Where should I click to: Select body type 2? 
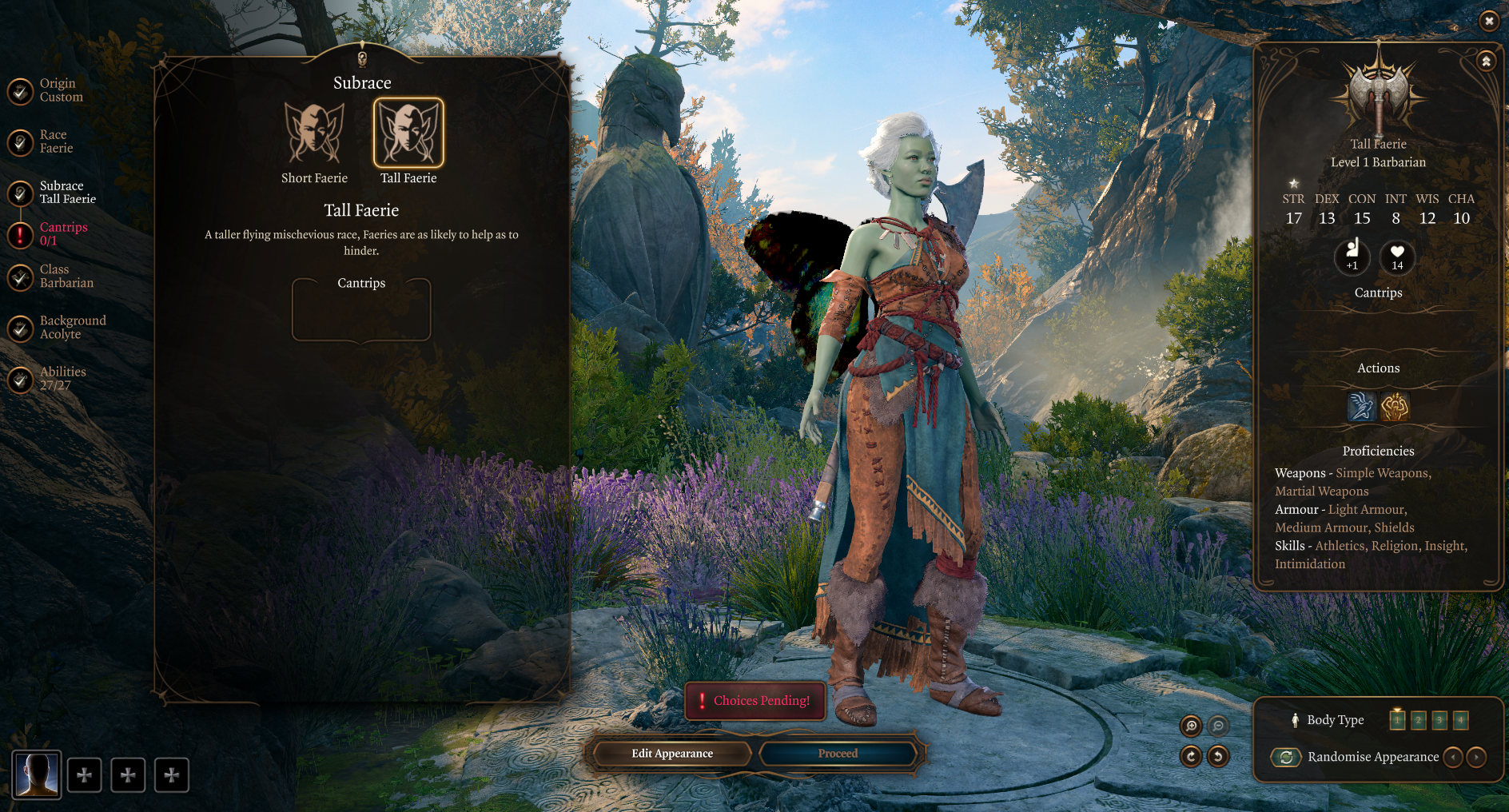pyautogui.click(x=1418, y=720)
